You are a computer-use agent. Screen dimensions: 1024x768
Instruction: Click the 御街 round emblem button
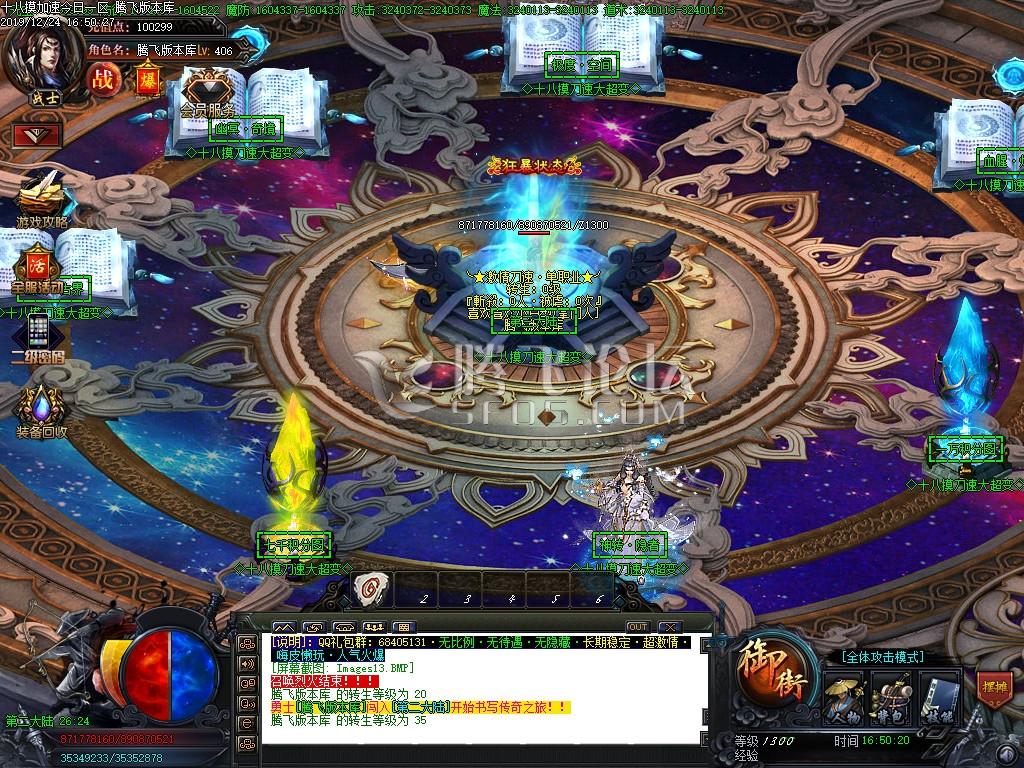point(770,671)
